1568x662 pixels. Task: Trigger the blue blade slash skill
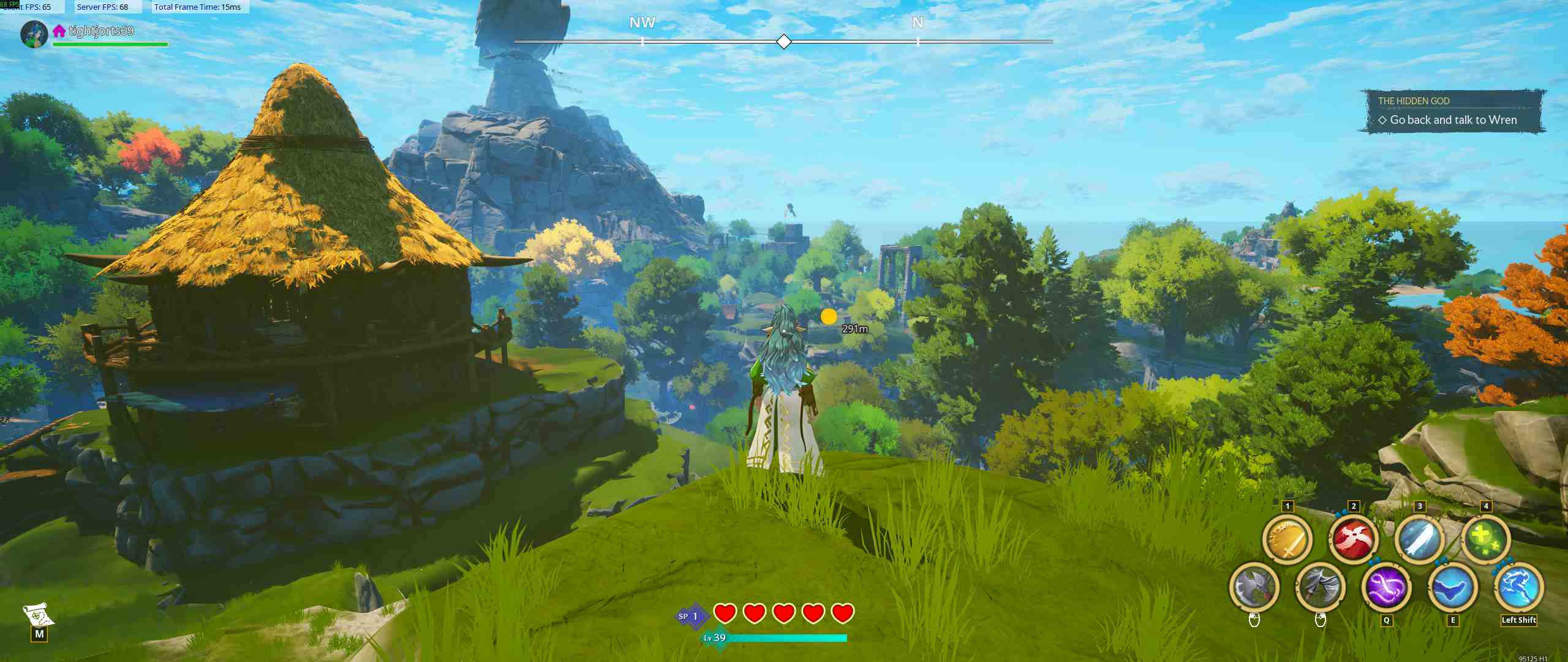tap(1419, 539)
